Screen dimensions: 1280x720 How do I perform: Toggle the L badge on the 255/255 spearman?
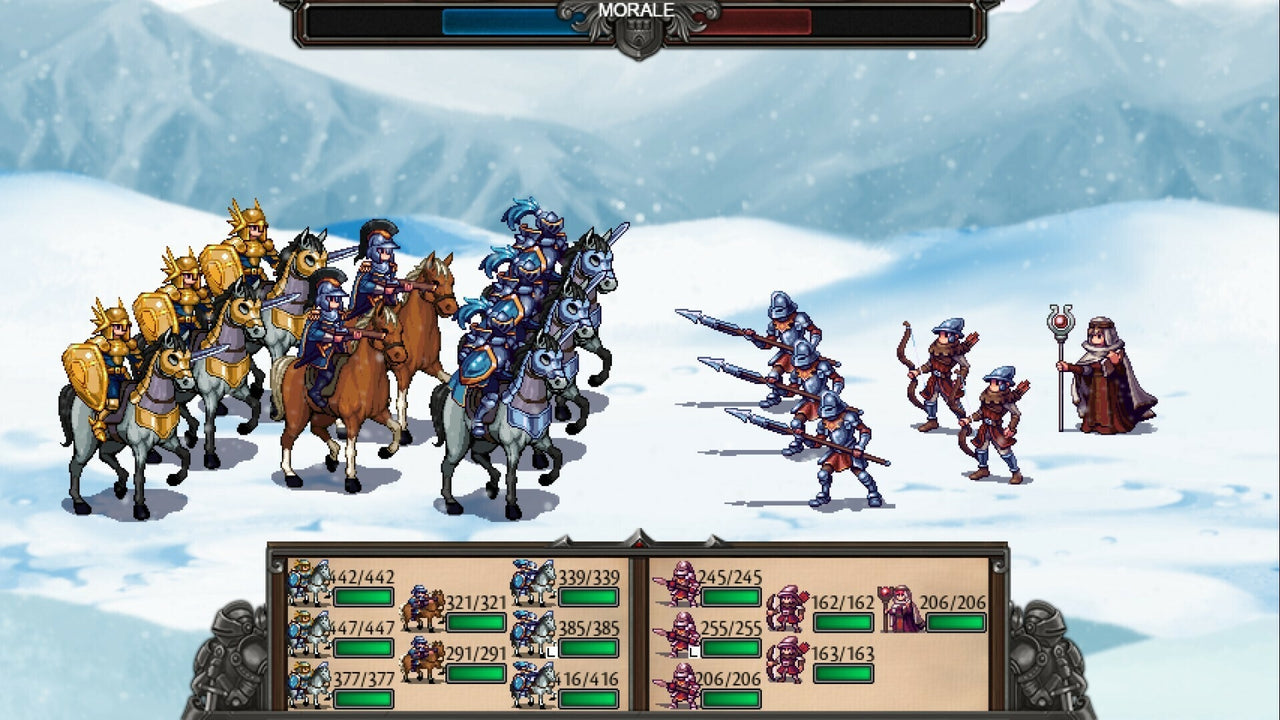click(694, 652)
